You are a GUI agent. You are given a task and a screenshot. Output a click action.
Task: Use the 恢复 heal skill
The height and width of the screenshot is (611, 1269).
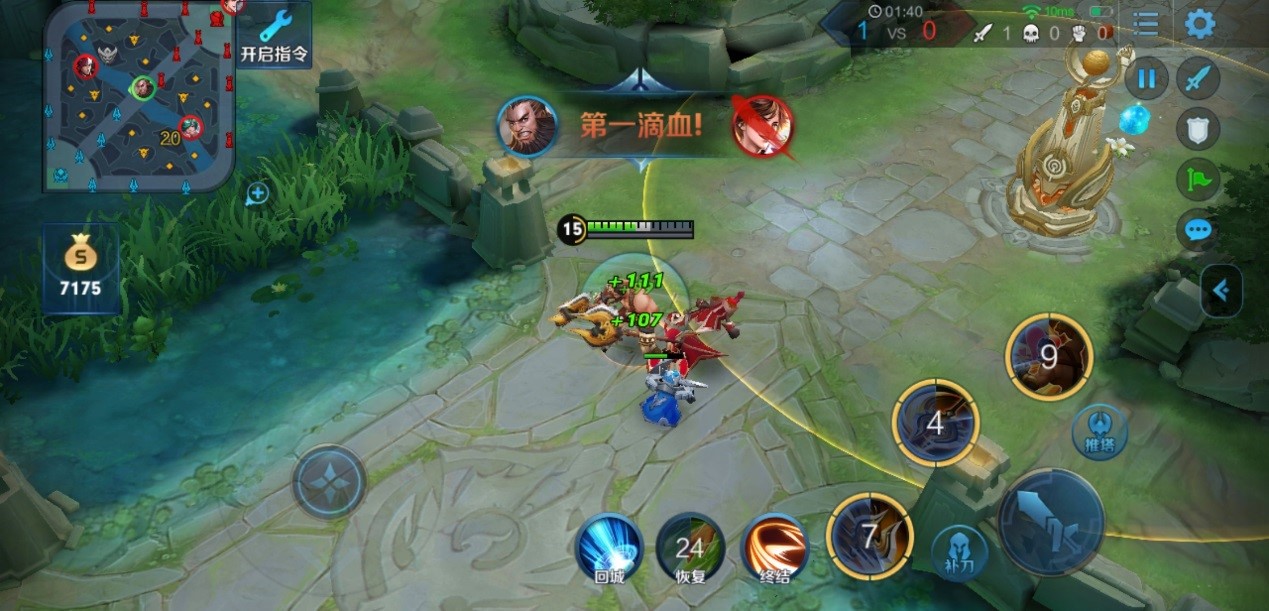(690, 547)
